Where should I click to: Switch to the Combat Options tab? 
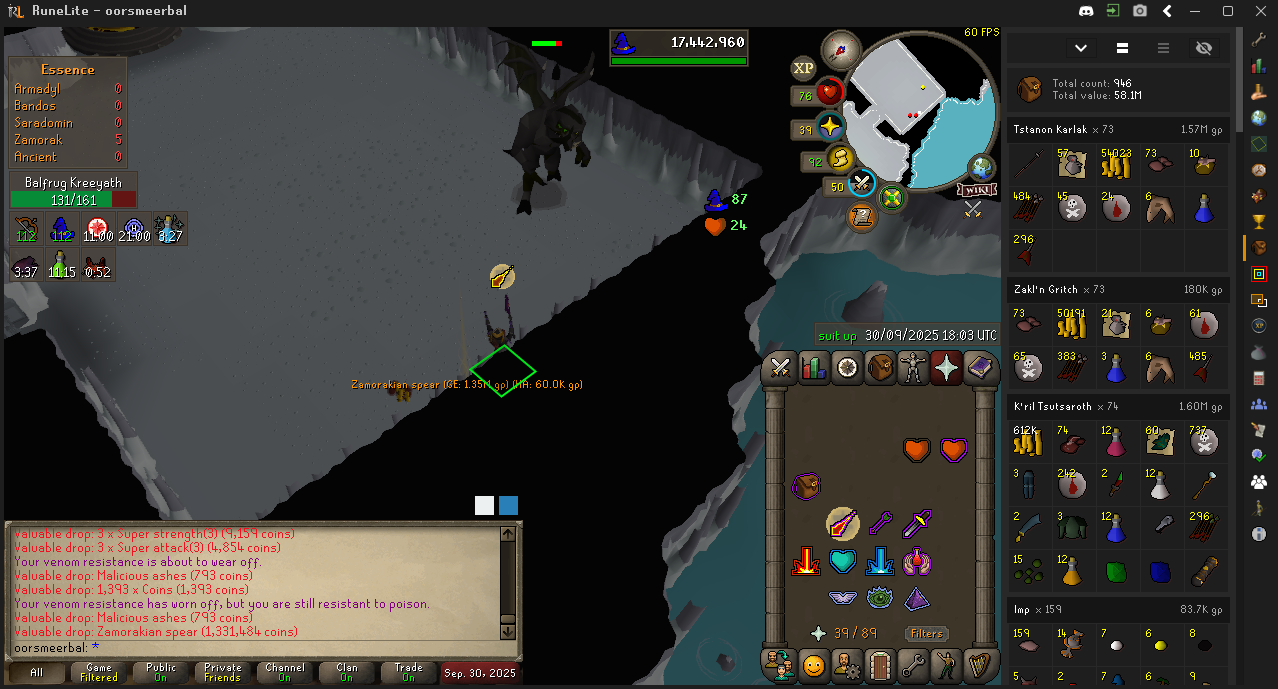pyautogui.click(x=780, y=369)
